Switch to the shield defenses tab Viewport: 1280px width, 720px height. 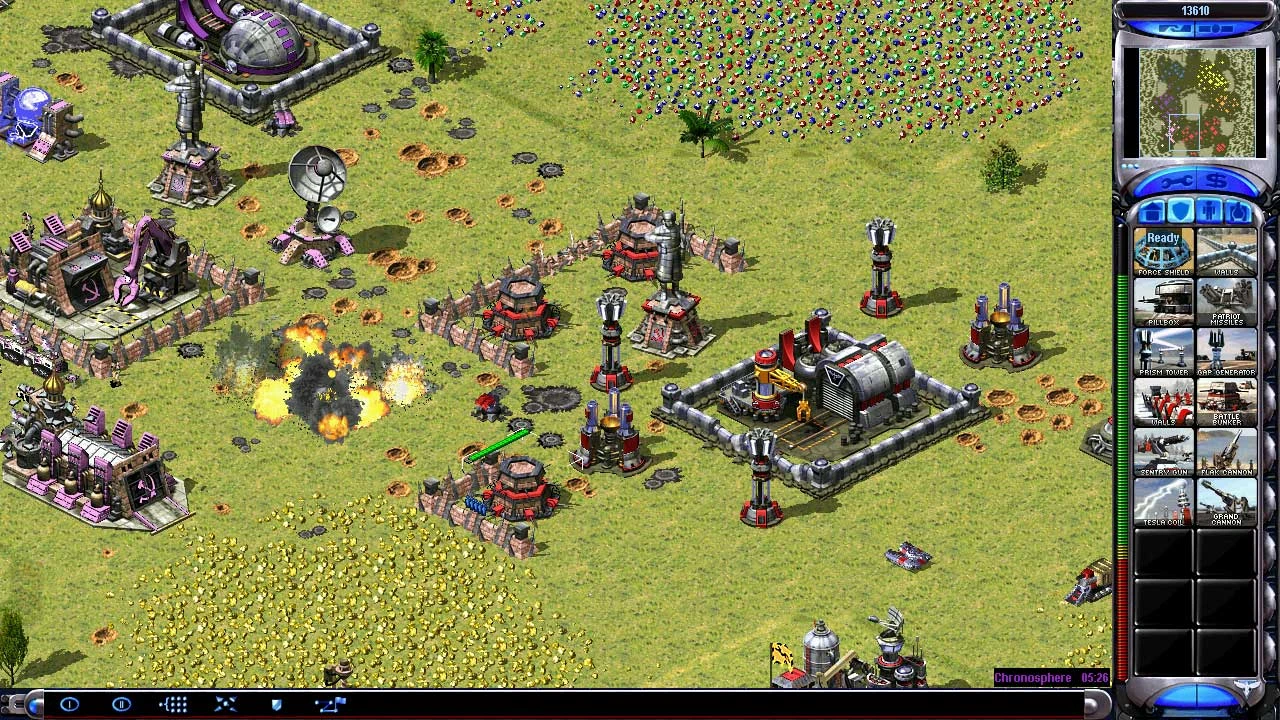[x=1181, y=212]
